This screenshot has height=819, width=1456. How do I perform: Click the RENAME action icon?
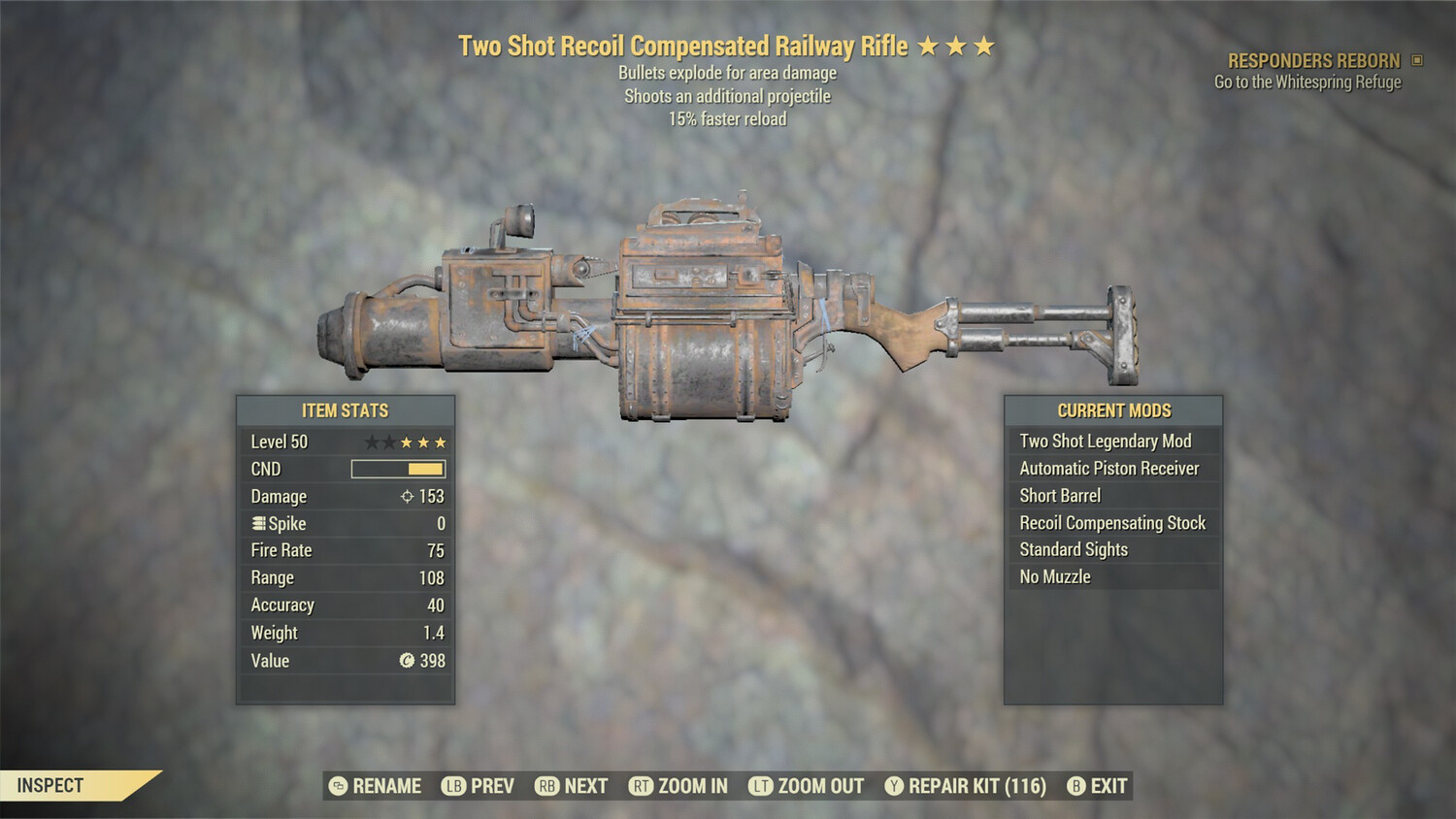point(337,786)
